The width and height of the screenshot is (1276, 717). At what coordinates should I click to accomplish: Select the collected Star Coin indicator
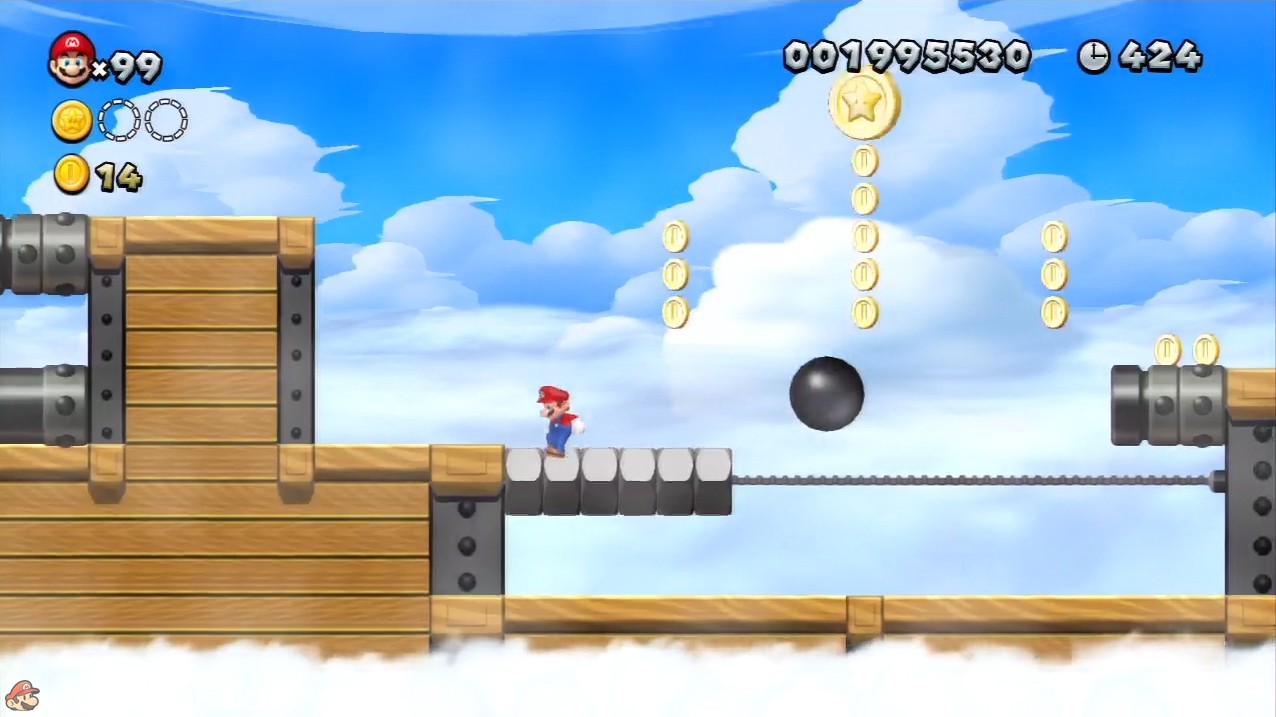(72, 121)
